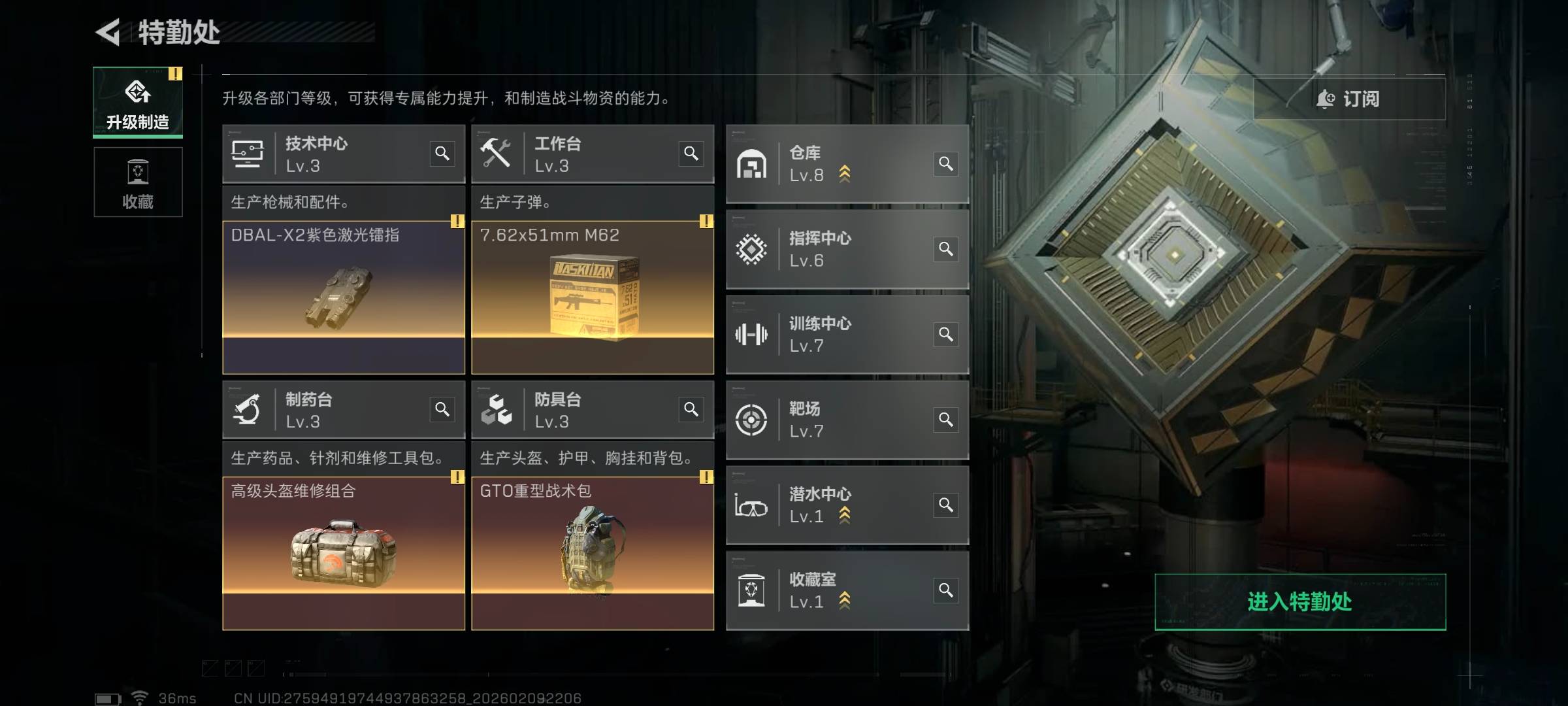Open the 技术中心 department header
This screenshot has height=706, width=1568.
pyautogui.click(x=327, y=154)
